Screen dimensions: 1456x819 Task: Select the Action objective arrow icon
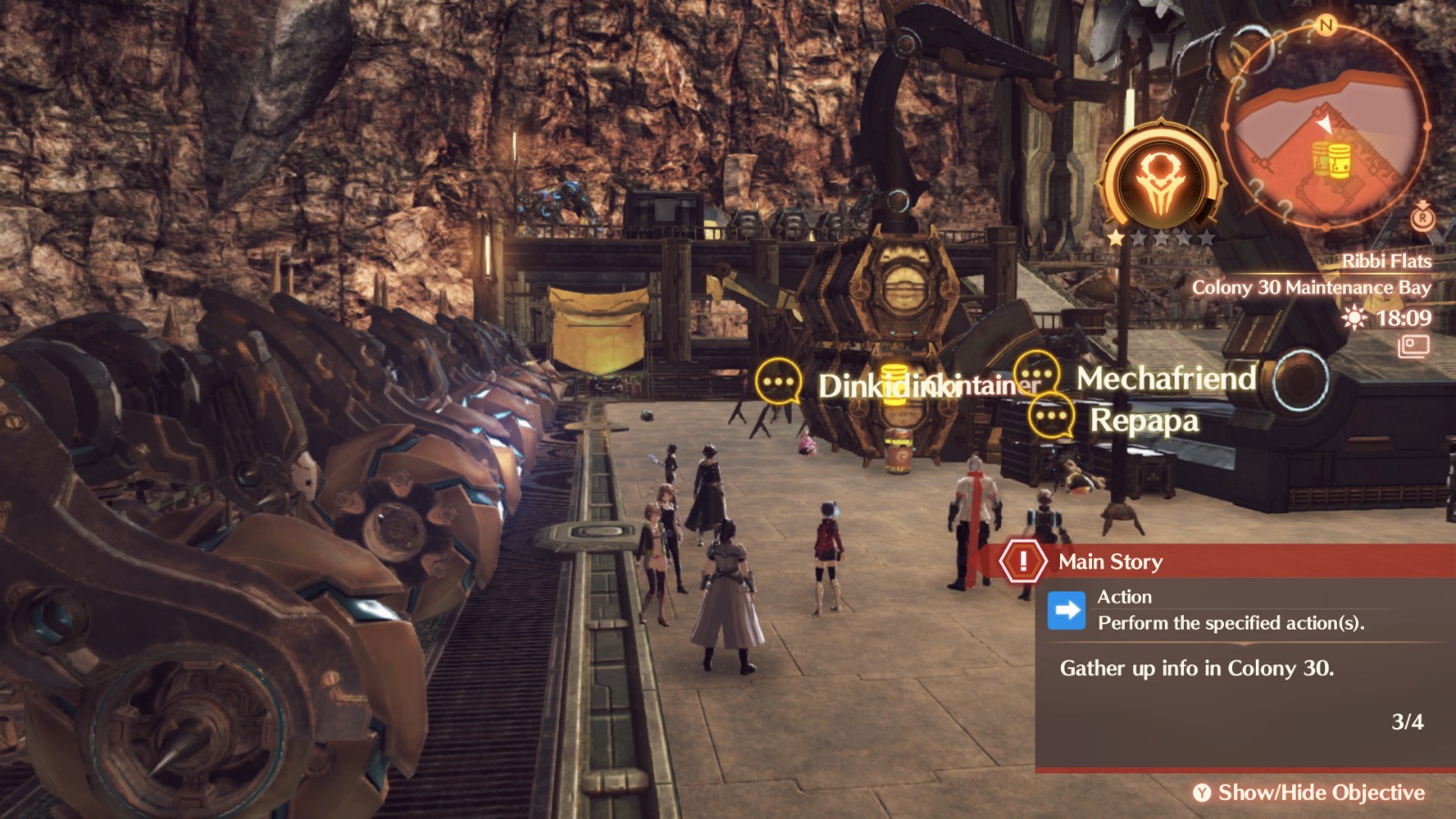coord(1066,611)
